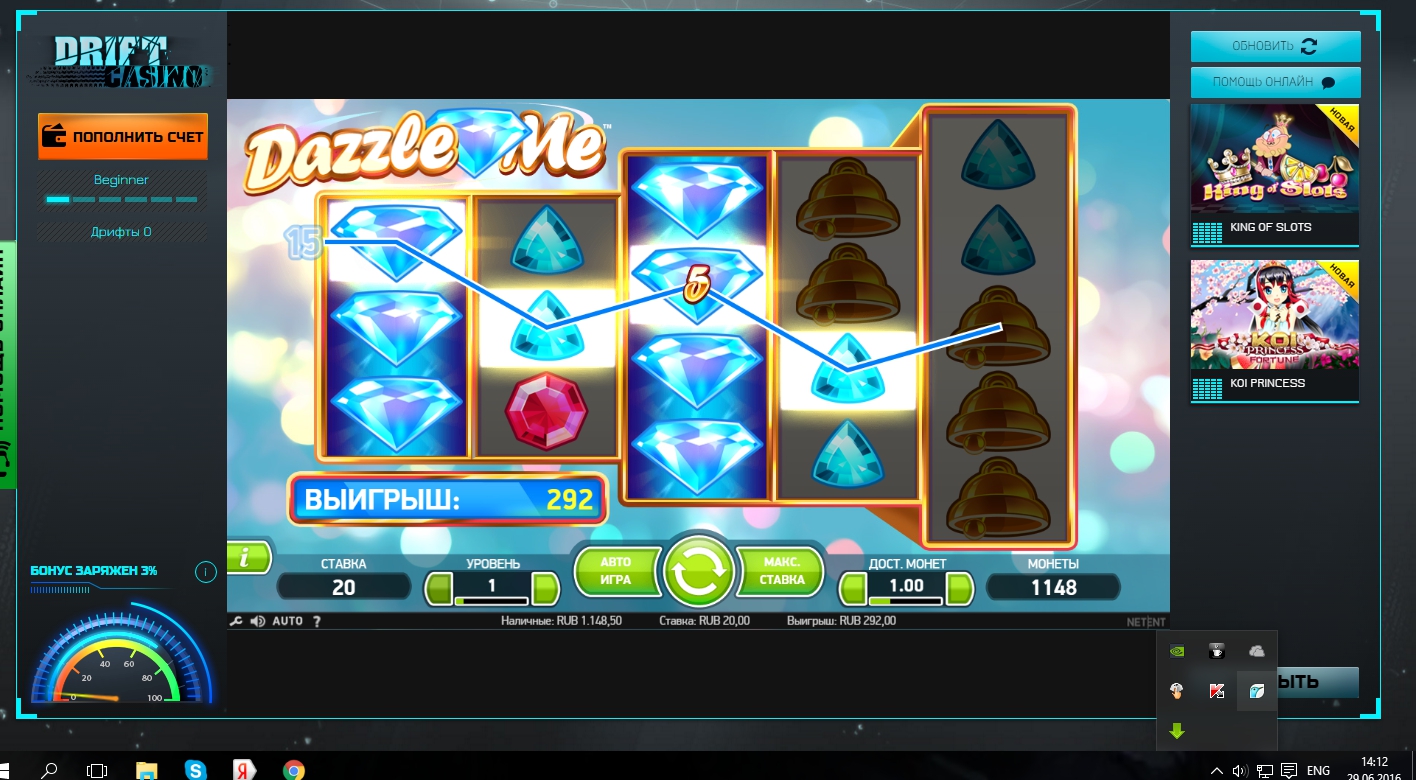
Task: Increase the Уровень bet level
Action: pos(545,588)
